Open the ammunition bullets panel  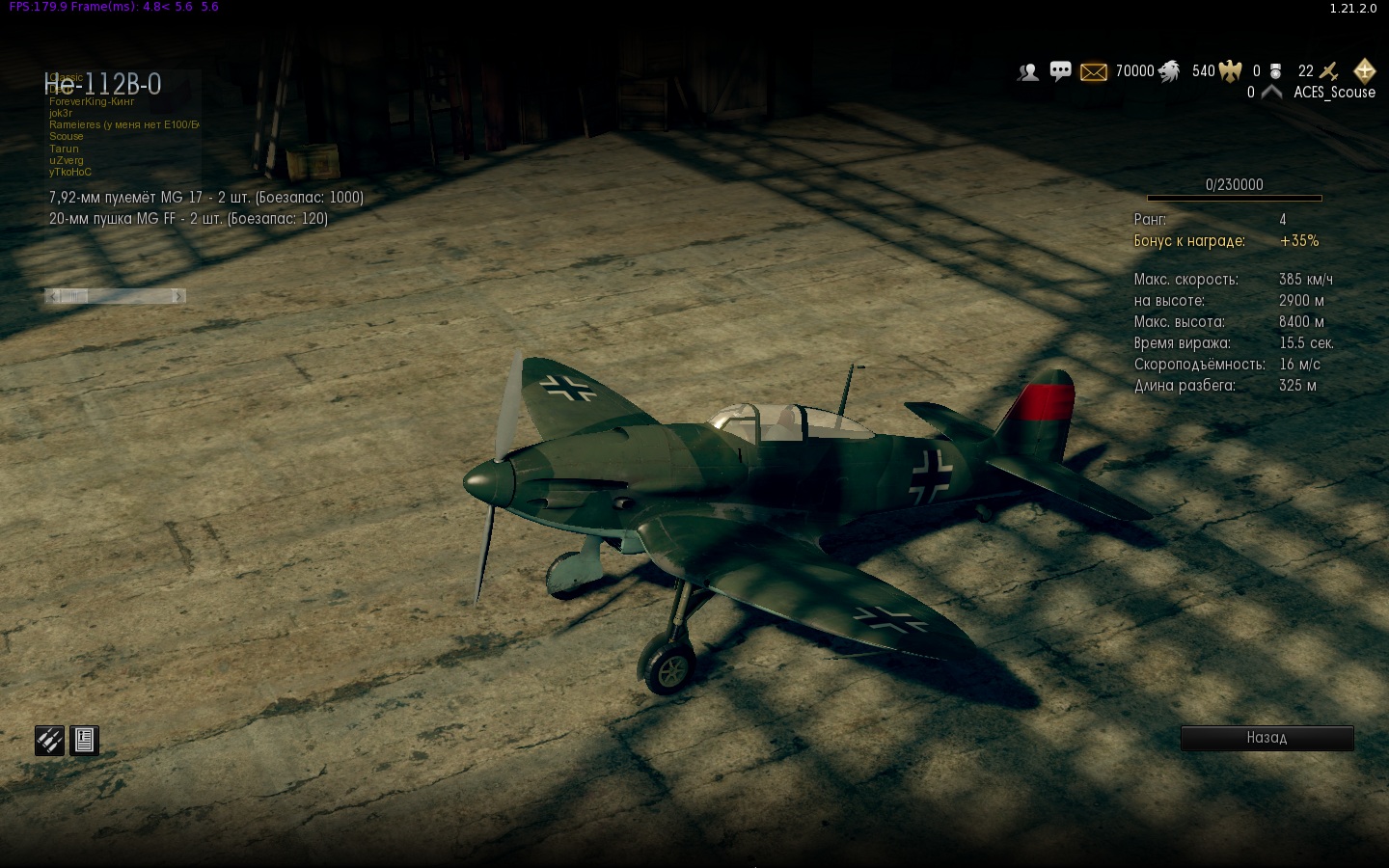click(x=49, y=741)
